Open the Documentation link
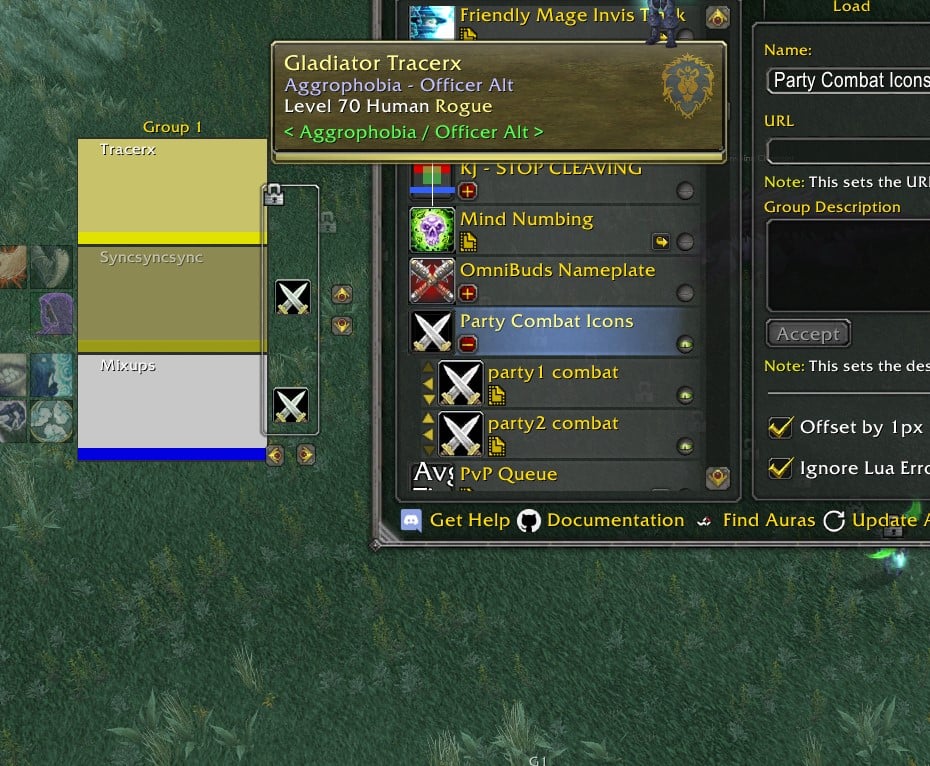This screenshot has width=930, height=766. click(x=602, y=521)
